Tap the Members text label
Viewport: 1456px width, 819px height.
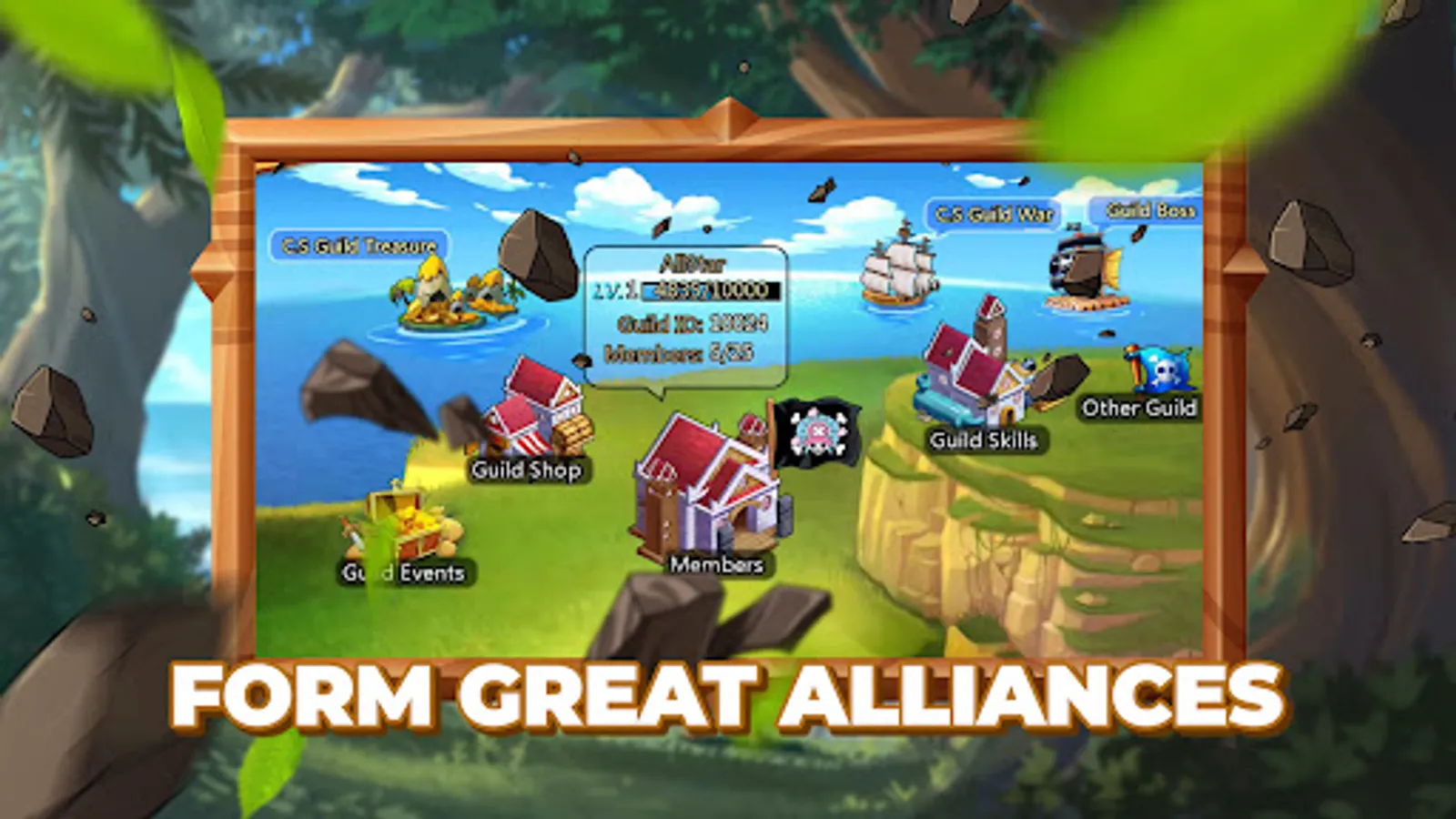(716, 566)
